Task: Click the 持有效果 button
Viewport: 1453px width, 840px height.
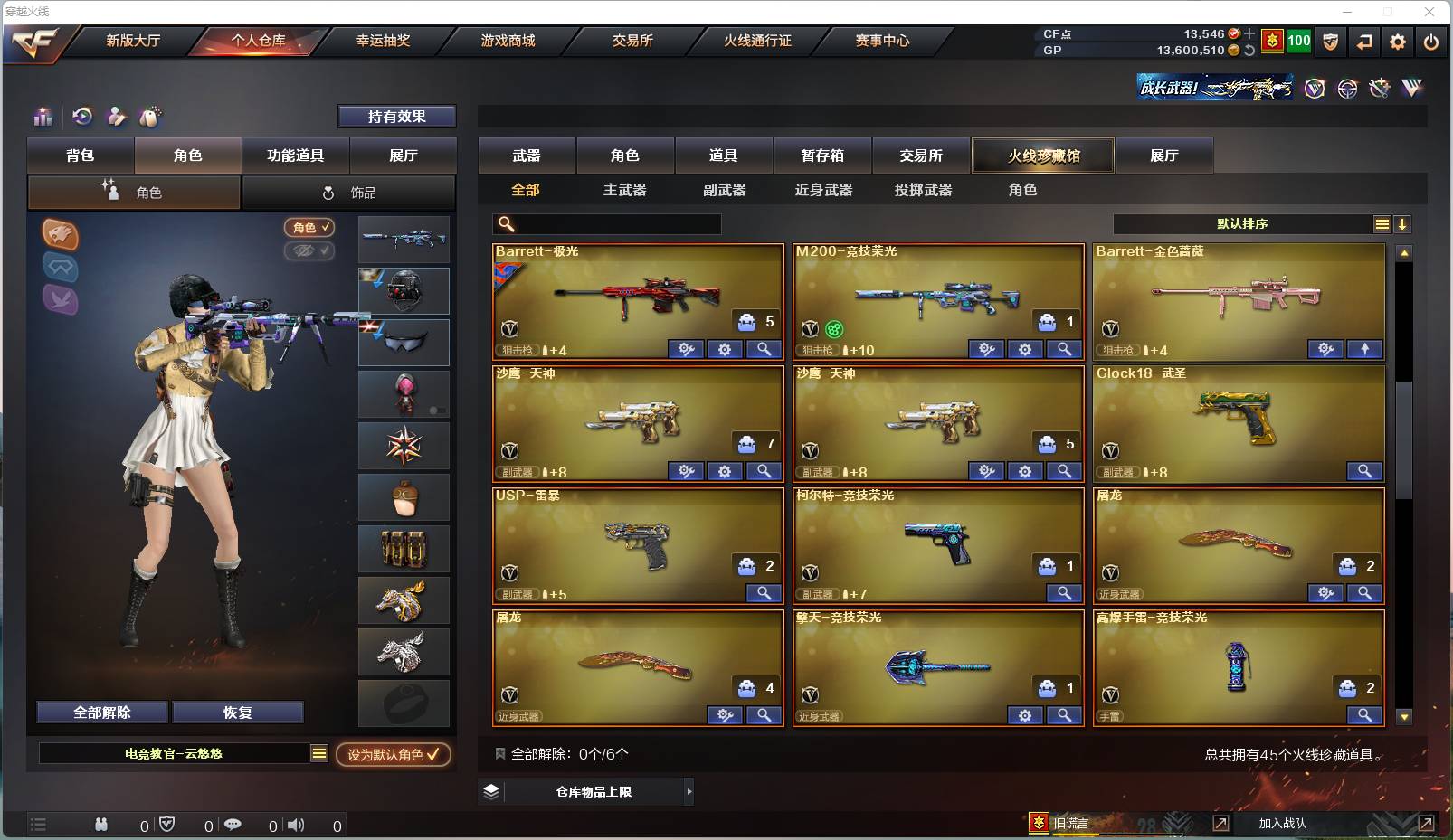Action: point(397,116)
